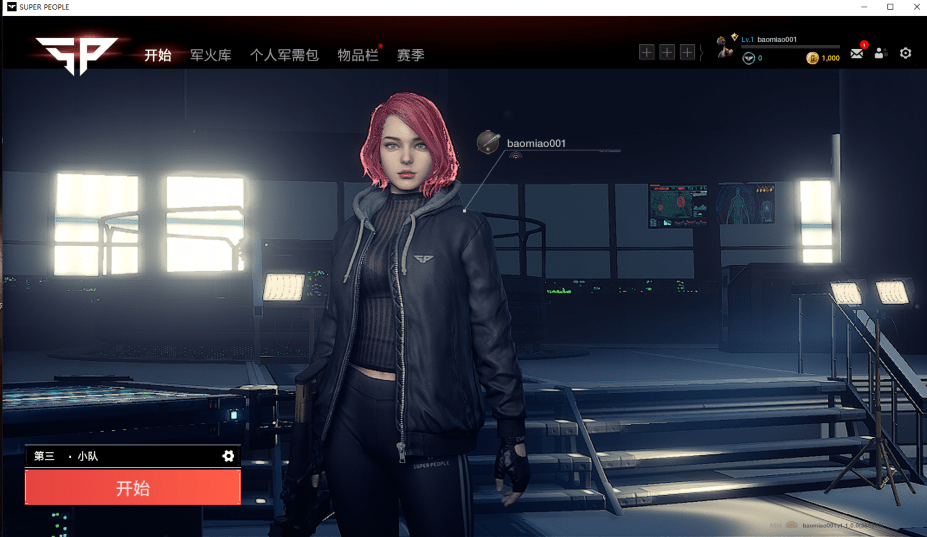Select the 物品栏 inventory tab
This screenshot has height=537, width=927.
(x=358, y=55)
